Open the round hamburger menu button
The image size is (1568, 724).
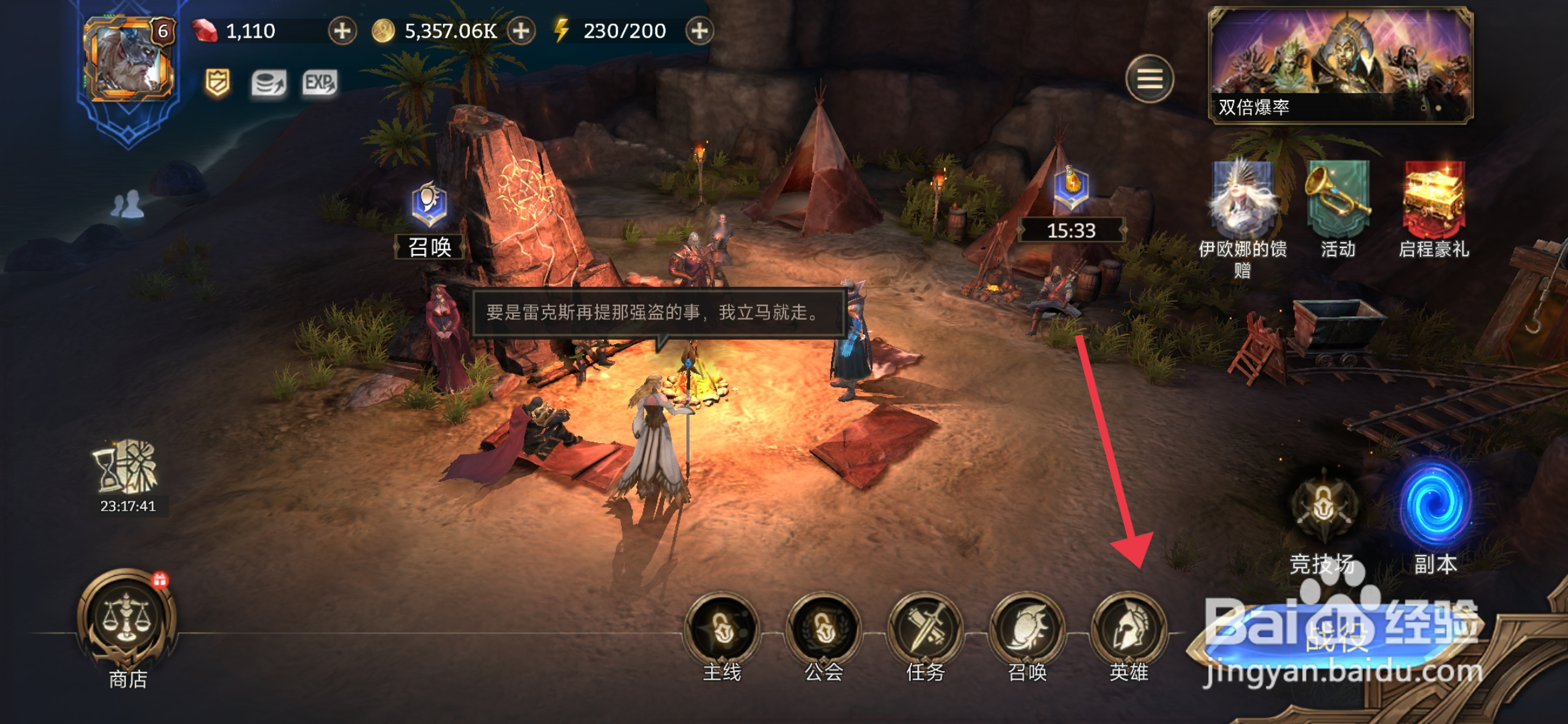point(1150,79)
